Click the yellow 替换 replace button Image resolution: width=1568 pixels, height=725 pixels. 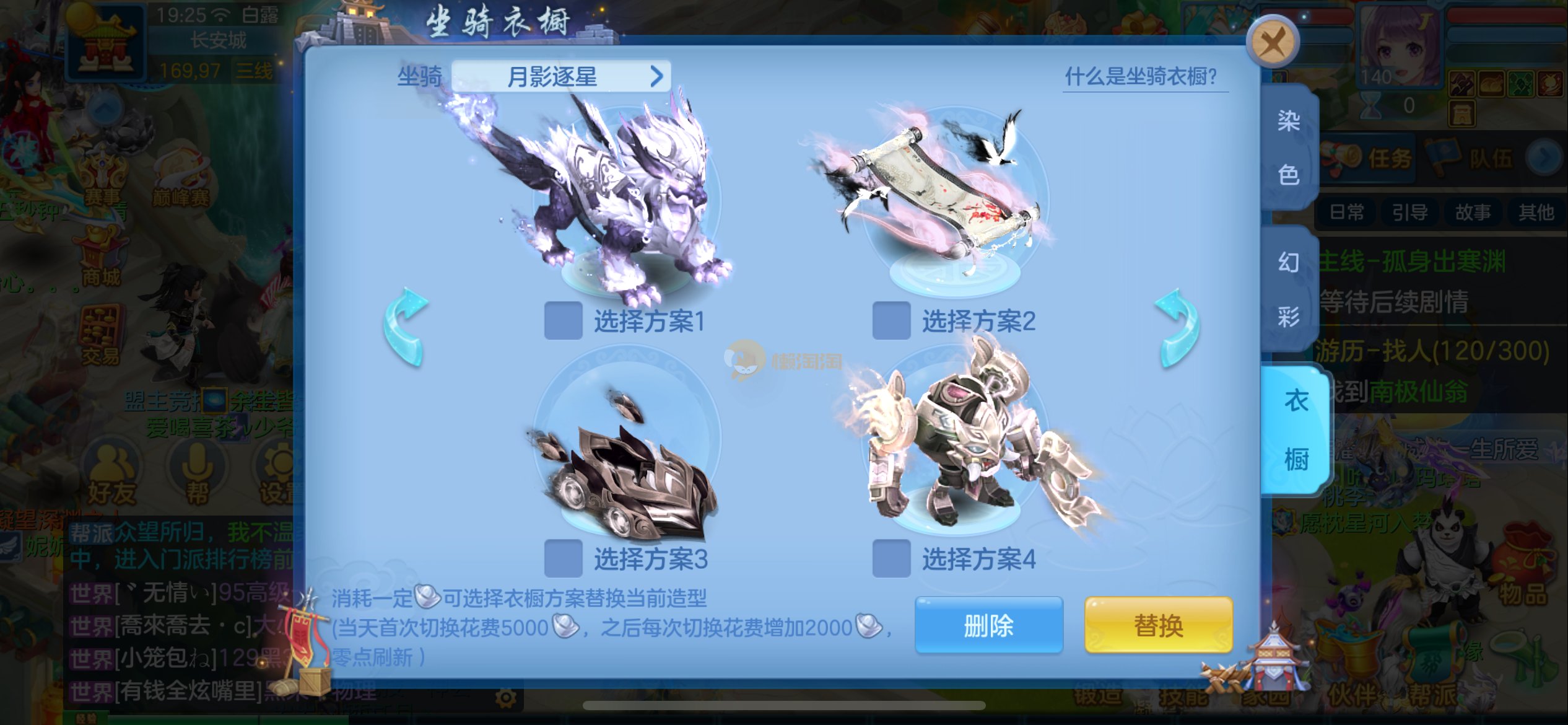point(1158,625)
